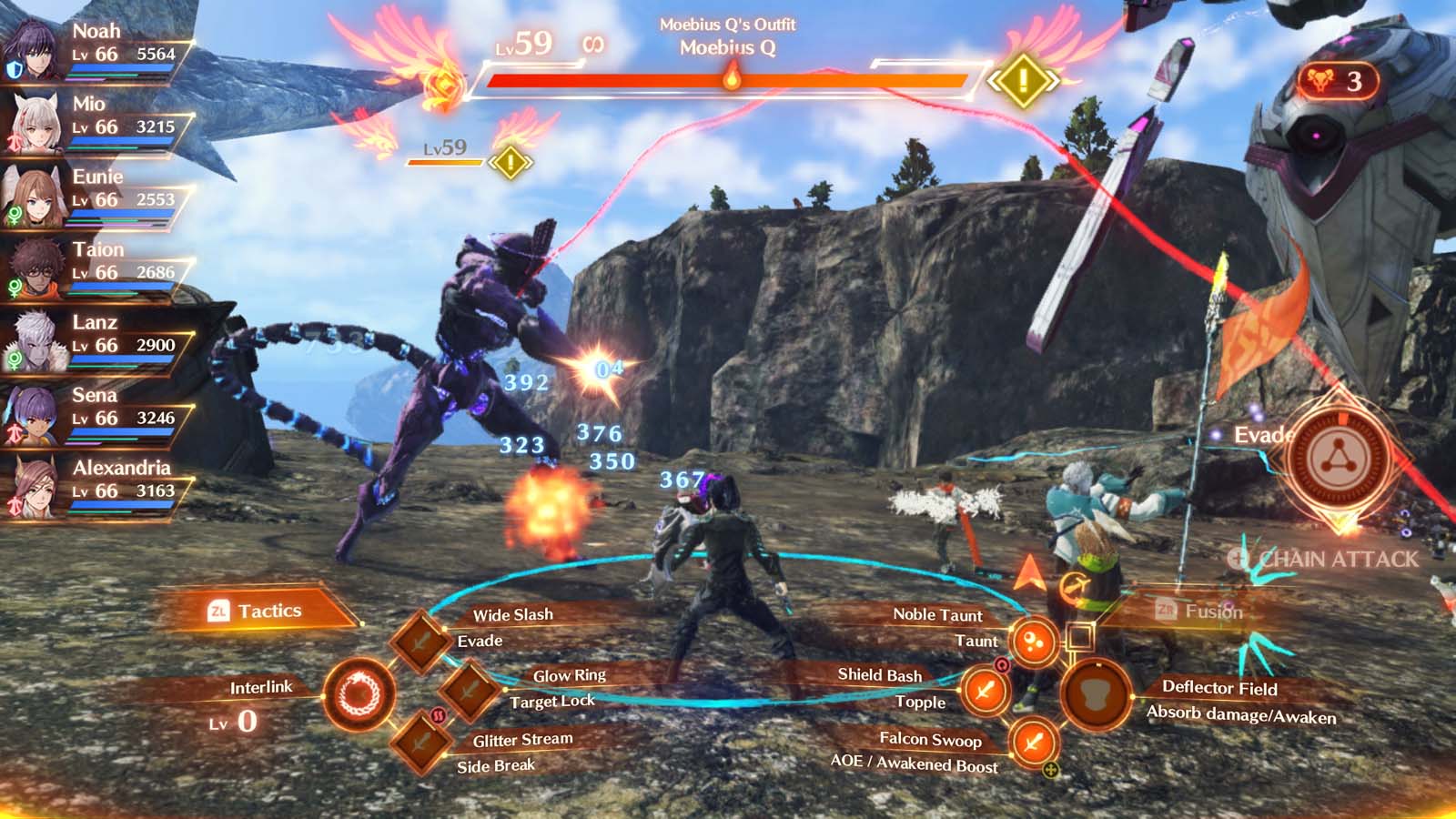Click the Interlink orb icon

pyautogui.click(x=359, y=695)
